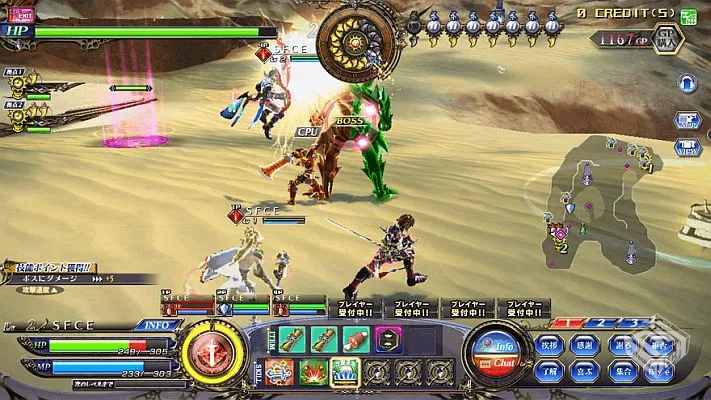Toggle the VIEW camera button
The height and width of the screenshot is (400, 711).
(x=687, y=147)
